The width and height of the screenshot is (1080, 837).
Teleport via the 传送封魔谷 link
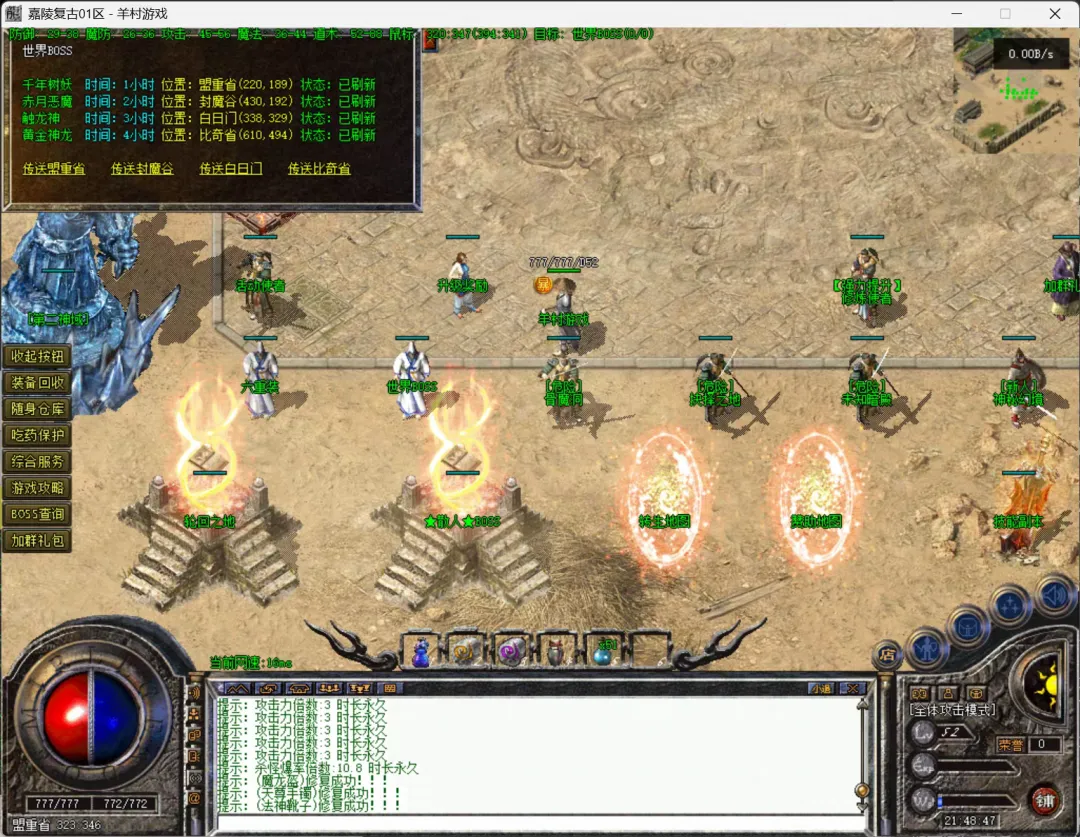(x=142, y=169)
